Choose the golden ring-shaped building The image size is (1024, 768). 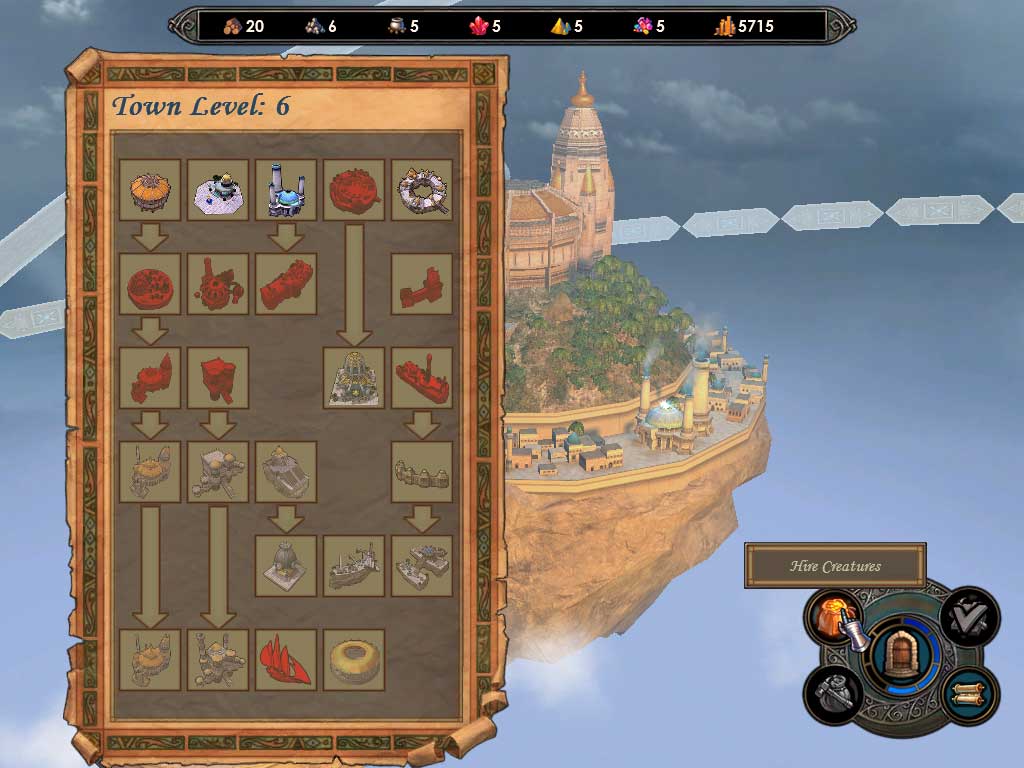[354, 660]
